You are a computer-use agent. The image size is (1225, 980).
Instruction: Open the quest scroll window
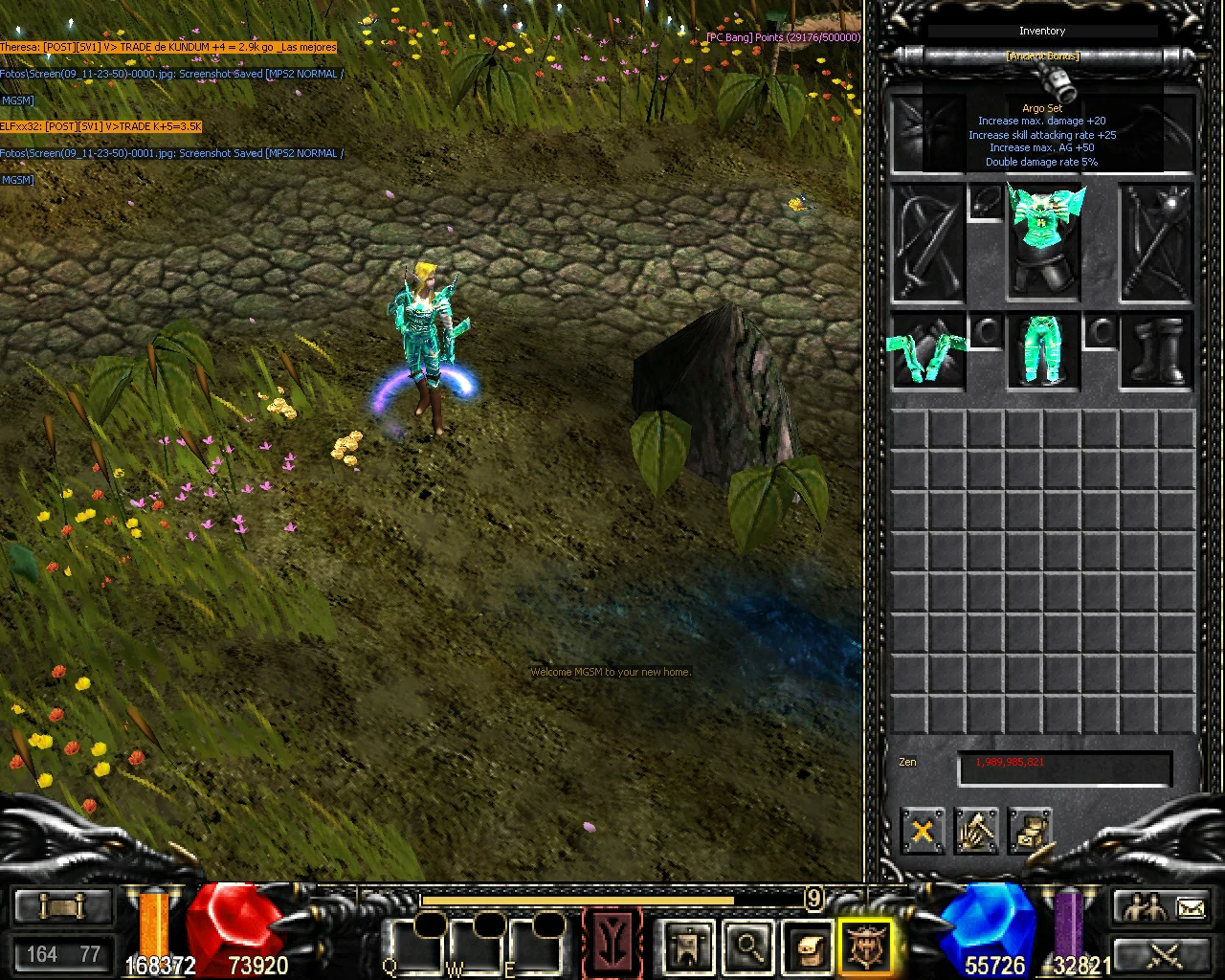62,905
